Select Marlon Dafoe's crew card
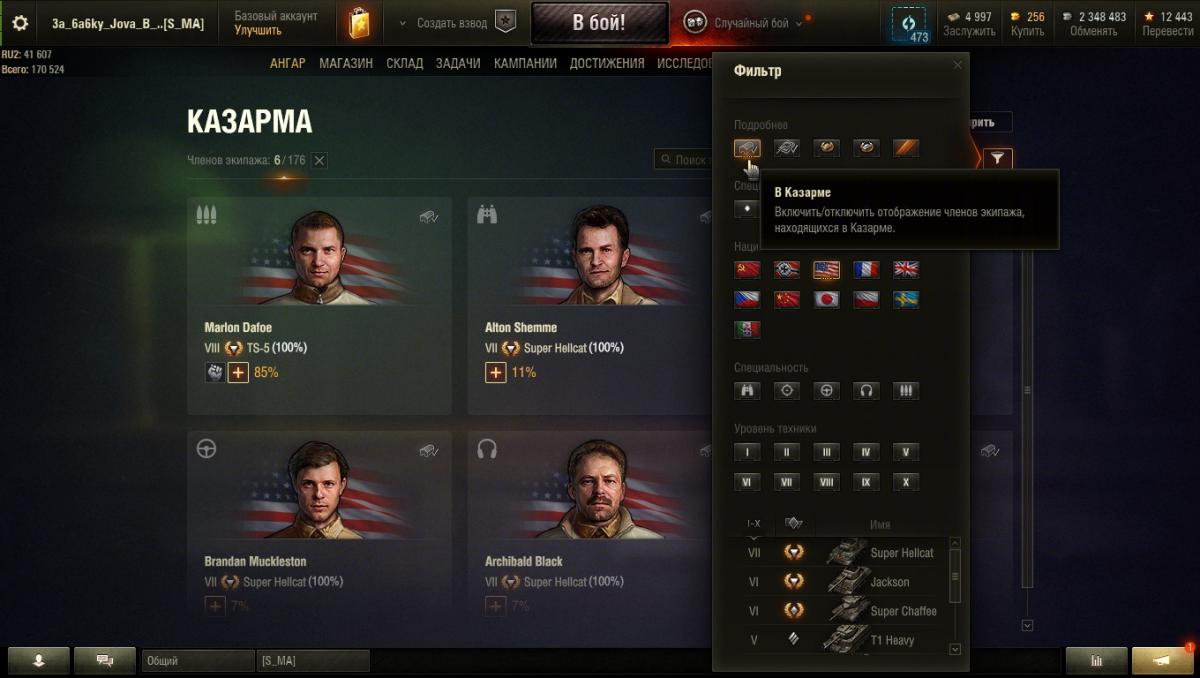The width and height of the screenshot is (1200, 678). tap(319, 305)
